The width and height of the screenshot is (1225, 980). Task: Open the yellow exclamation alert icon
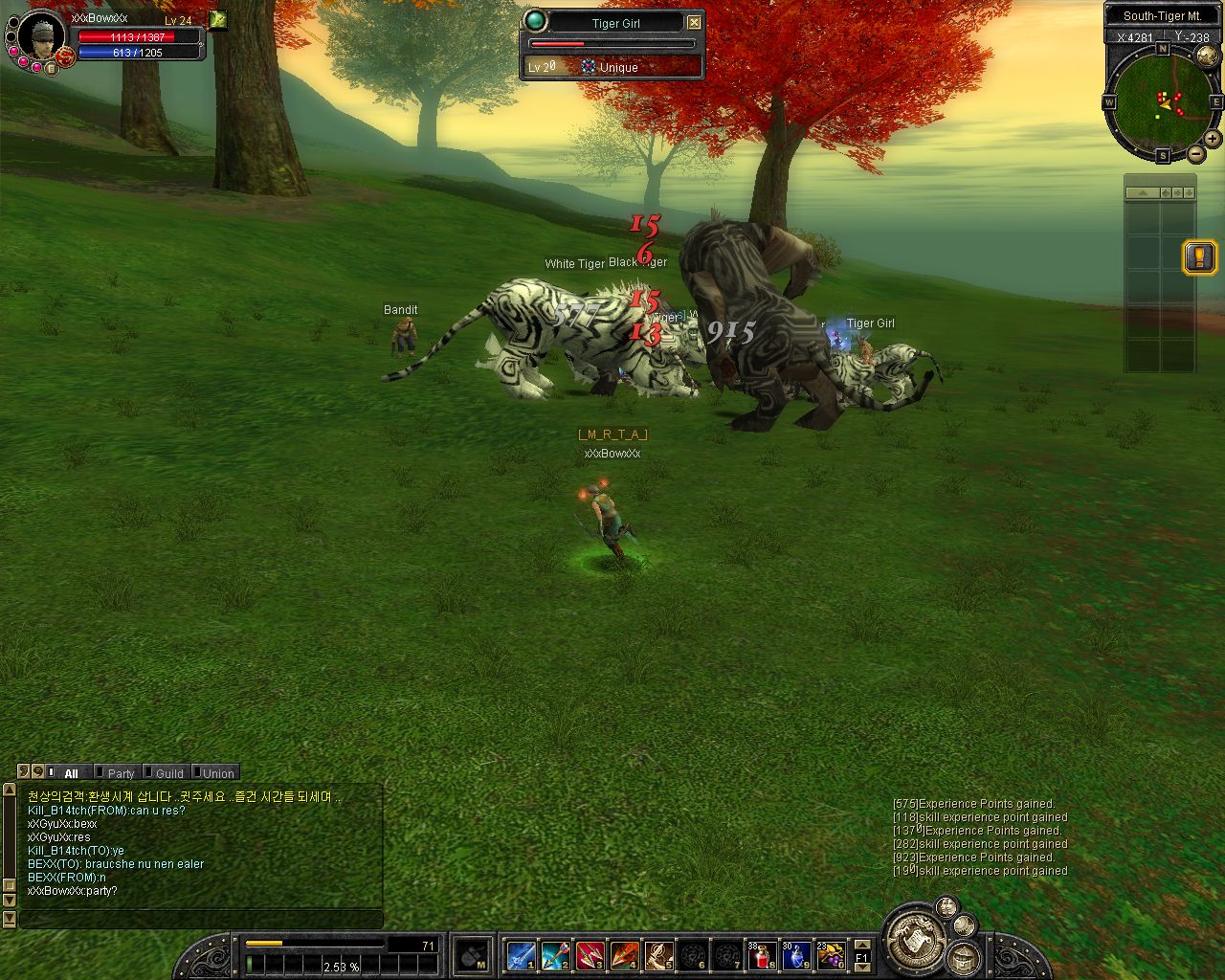point(1199,256)
